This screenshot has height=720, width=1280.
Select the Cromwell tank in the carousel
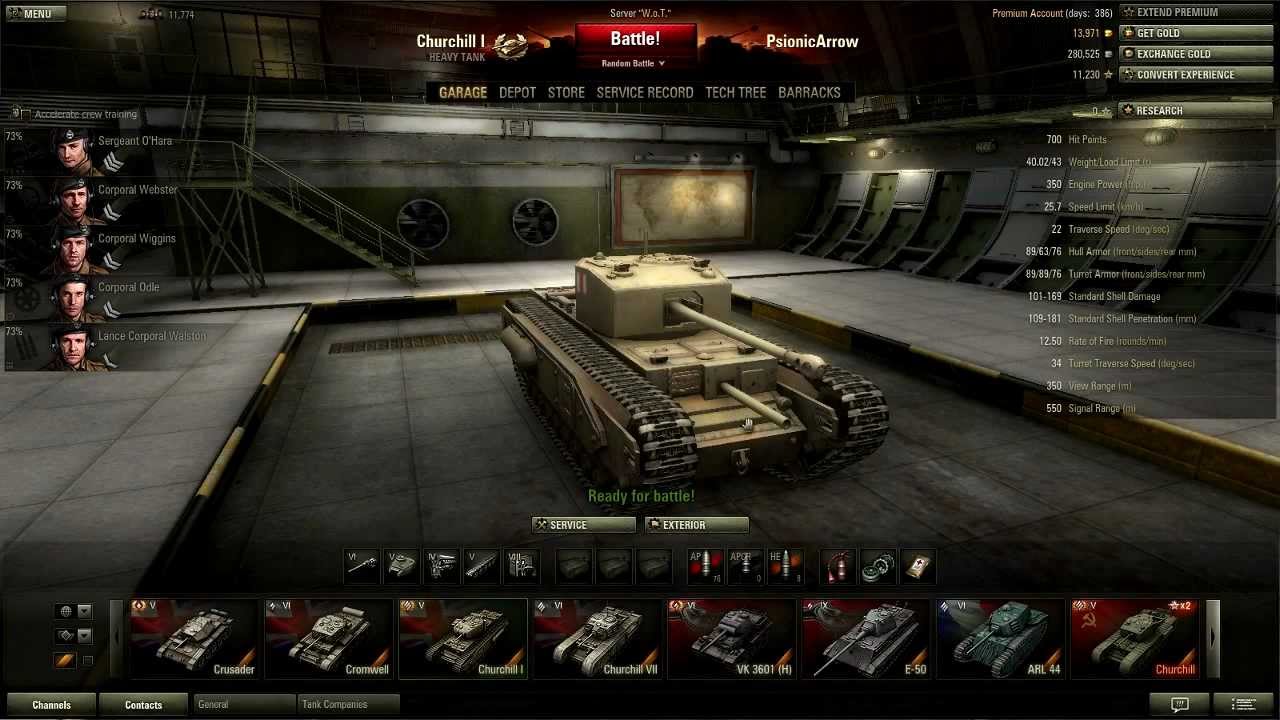[328, 639]
